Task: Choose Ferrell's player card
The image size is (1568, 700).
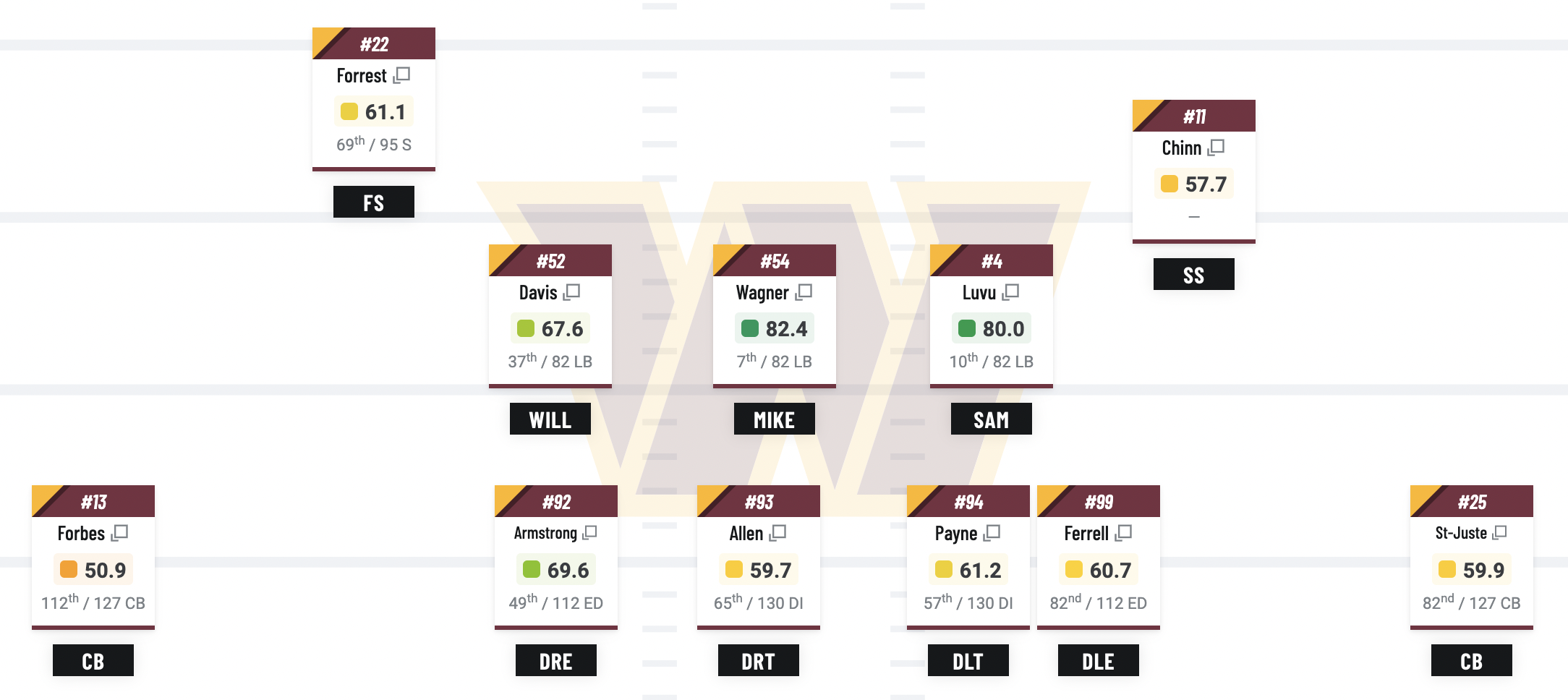Action: click(x=1086, y=534)
